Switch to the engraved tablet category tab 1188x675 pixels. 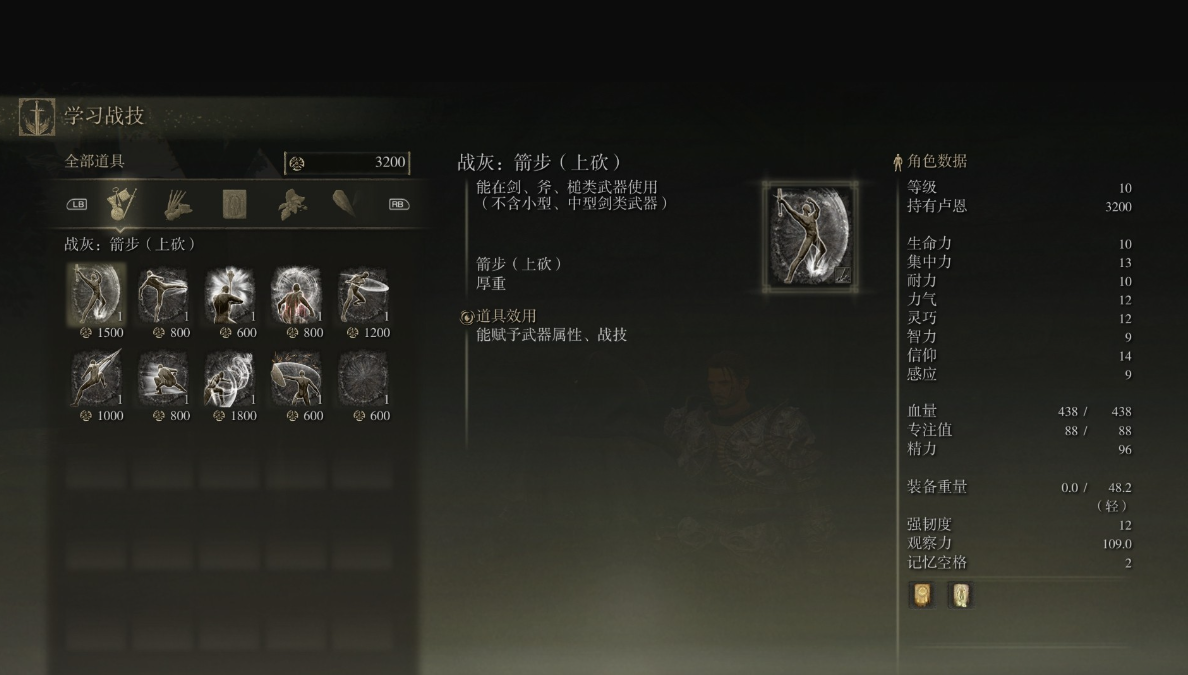point(234,204)
